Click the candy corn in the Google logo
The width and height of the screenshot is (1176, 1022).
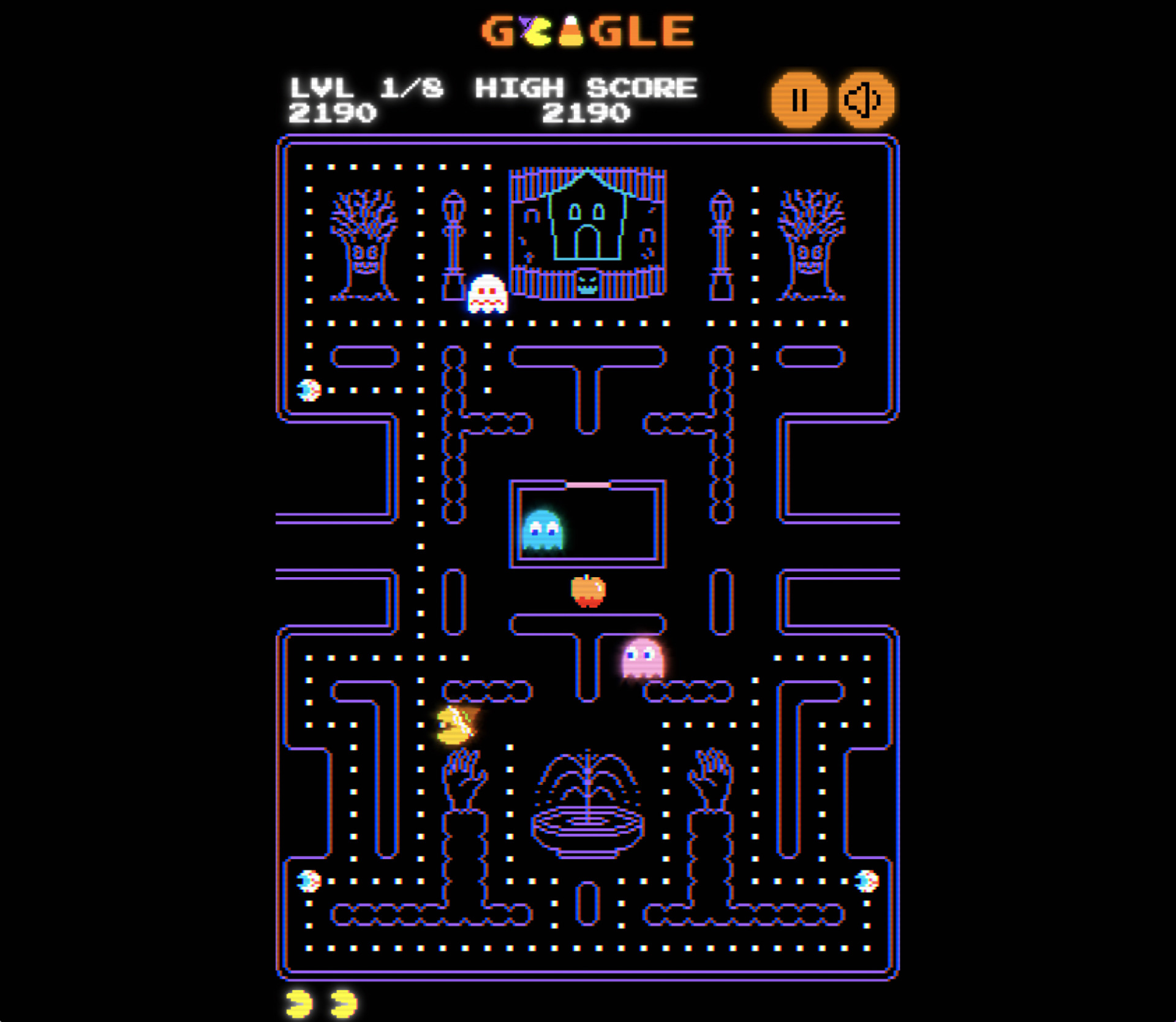[x=571, y=31]
